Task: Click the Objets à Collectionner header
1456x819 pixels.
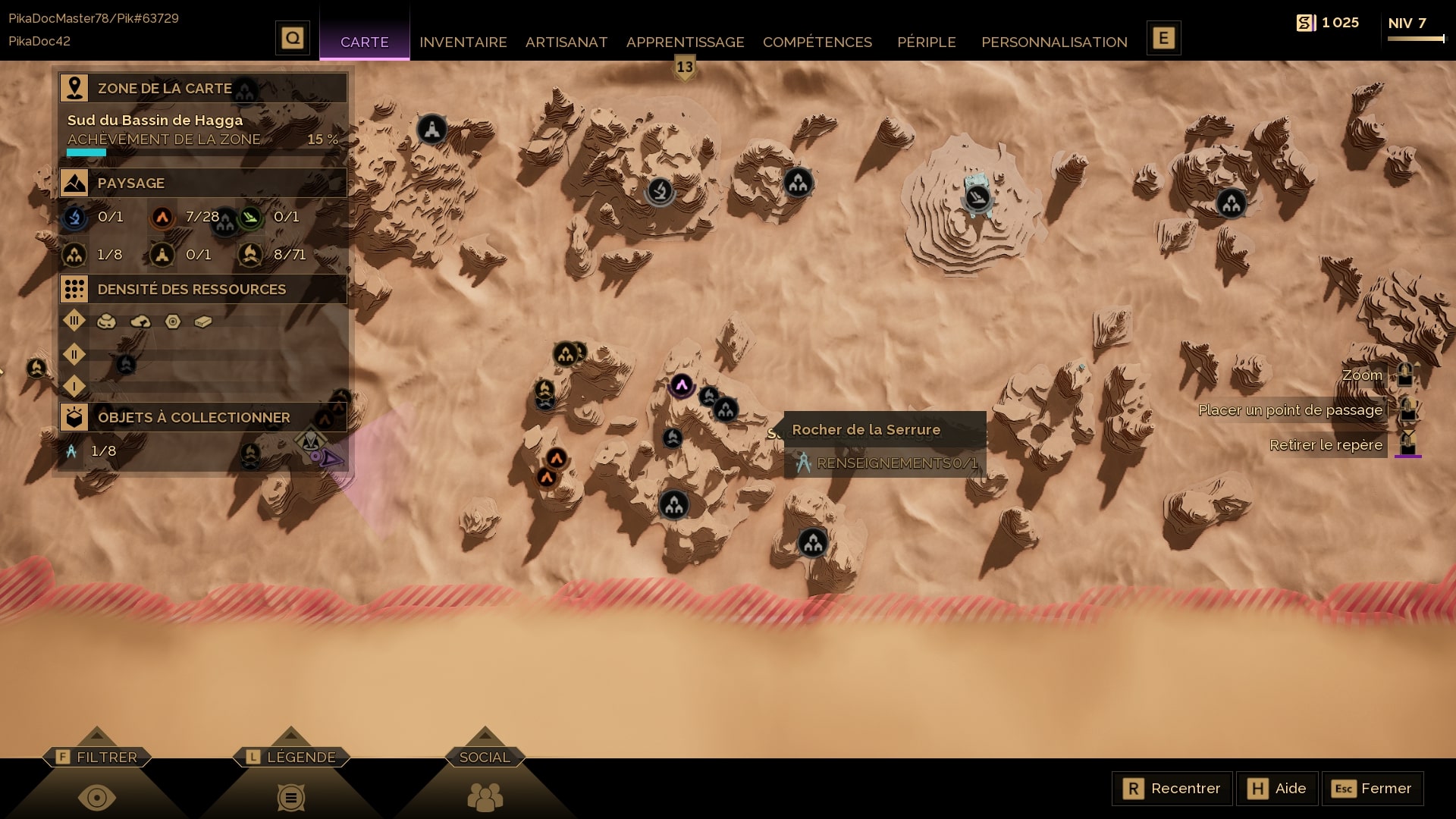Action: (203, 417)
